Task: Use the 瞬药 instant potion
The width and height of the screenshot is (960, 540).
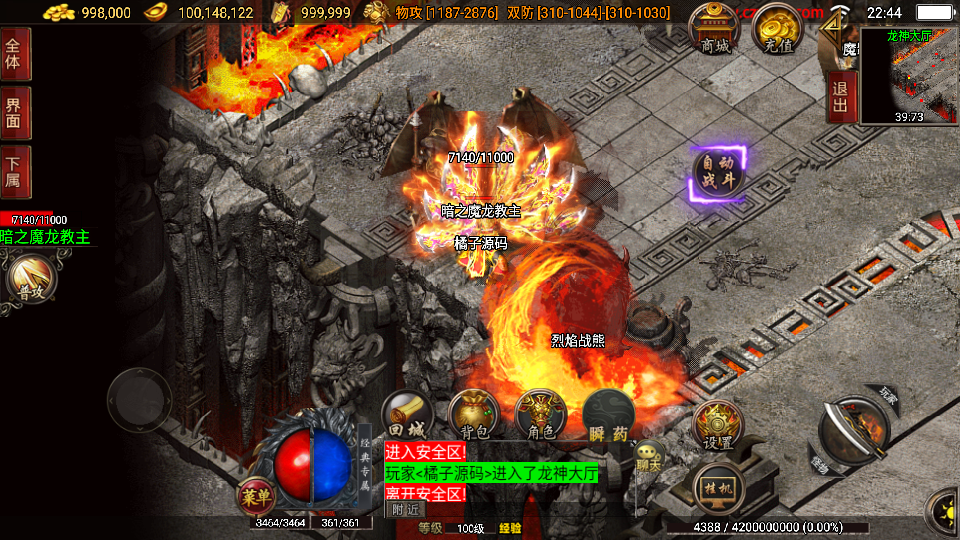Action: click(x=608, y=415)
